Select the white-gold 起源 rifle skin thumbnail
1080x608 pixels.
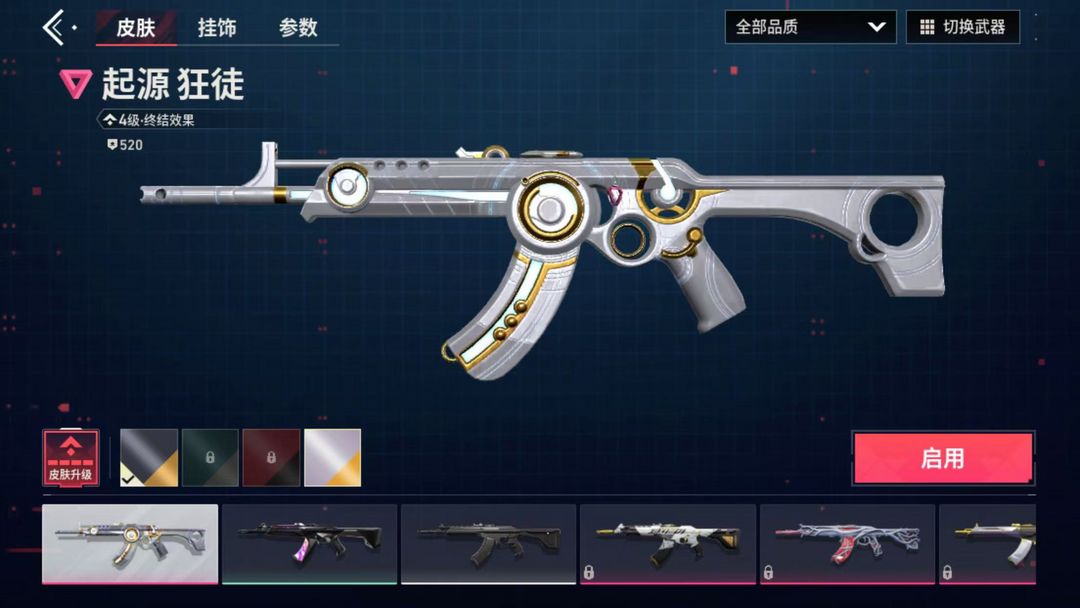coord(130,543)
